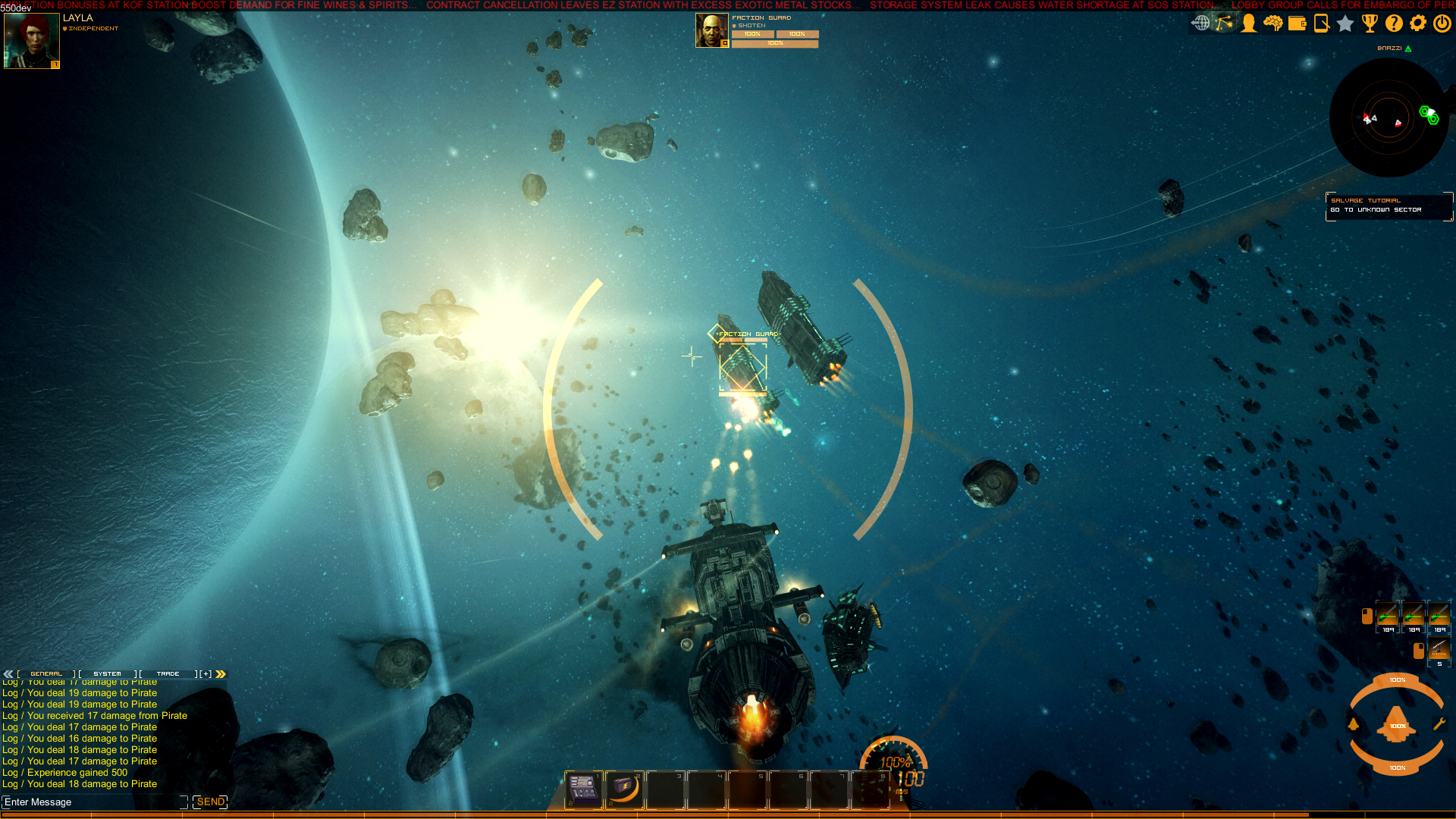Open help with the question mark icon
The image size is (1456, 819).
click(x=1394, y=24)
